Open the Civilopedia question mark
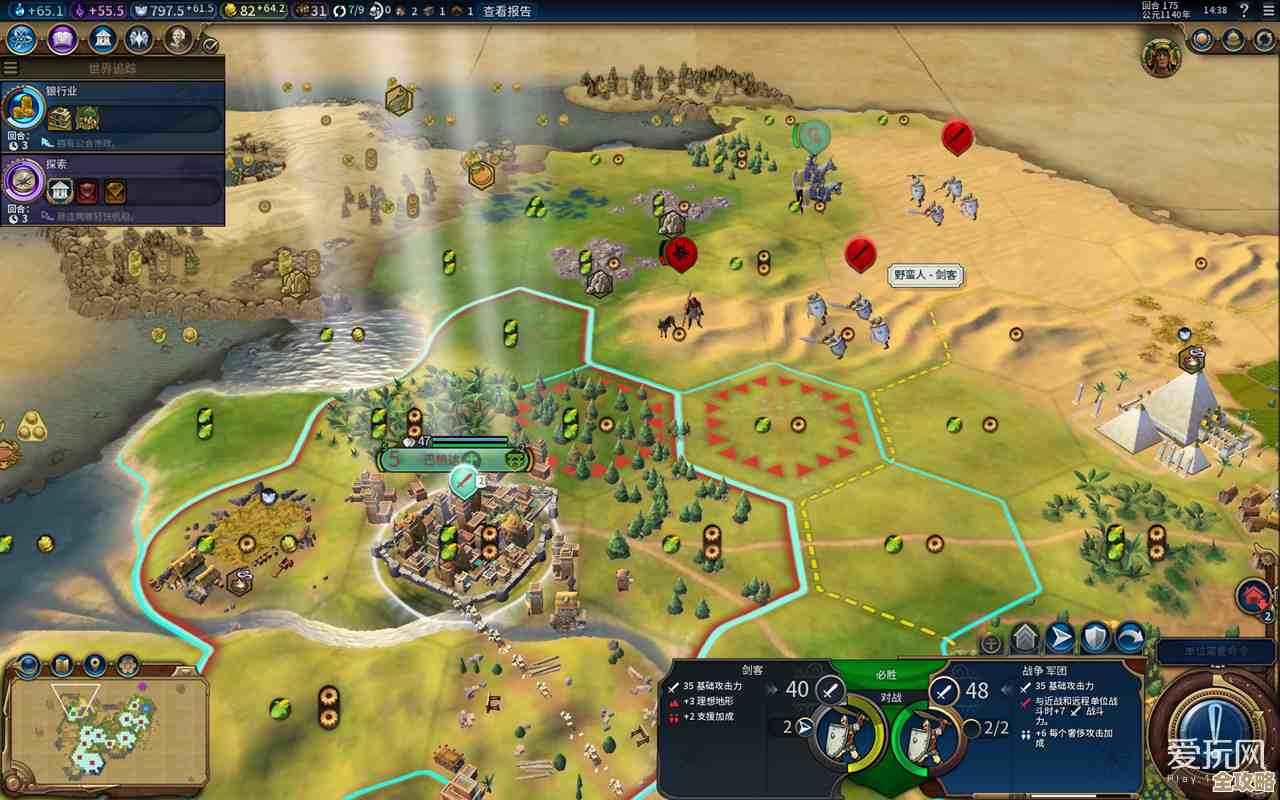This screenshot has width=1280, height=800. (1245, 11)
